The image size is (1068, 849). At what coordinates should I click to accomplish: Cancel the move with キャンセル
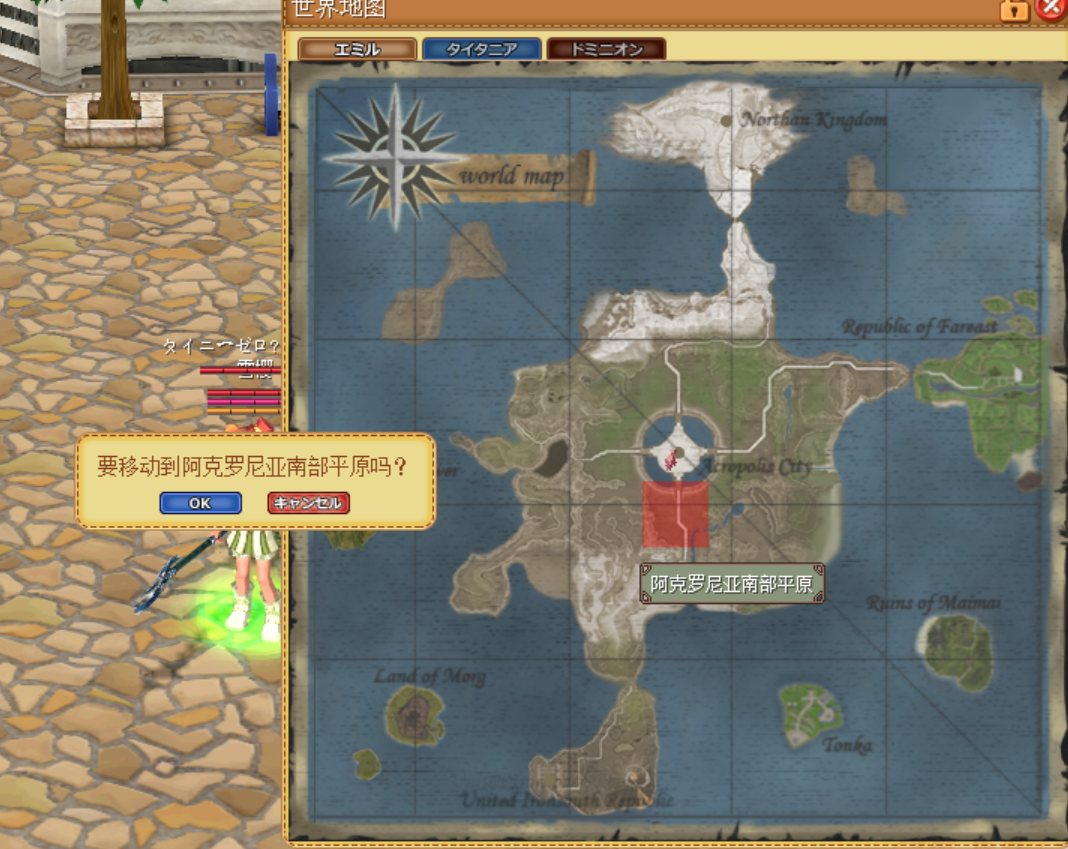click(x=308, y=503)
